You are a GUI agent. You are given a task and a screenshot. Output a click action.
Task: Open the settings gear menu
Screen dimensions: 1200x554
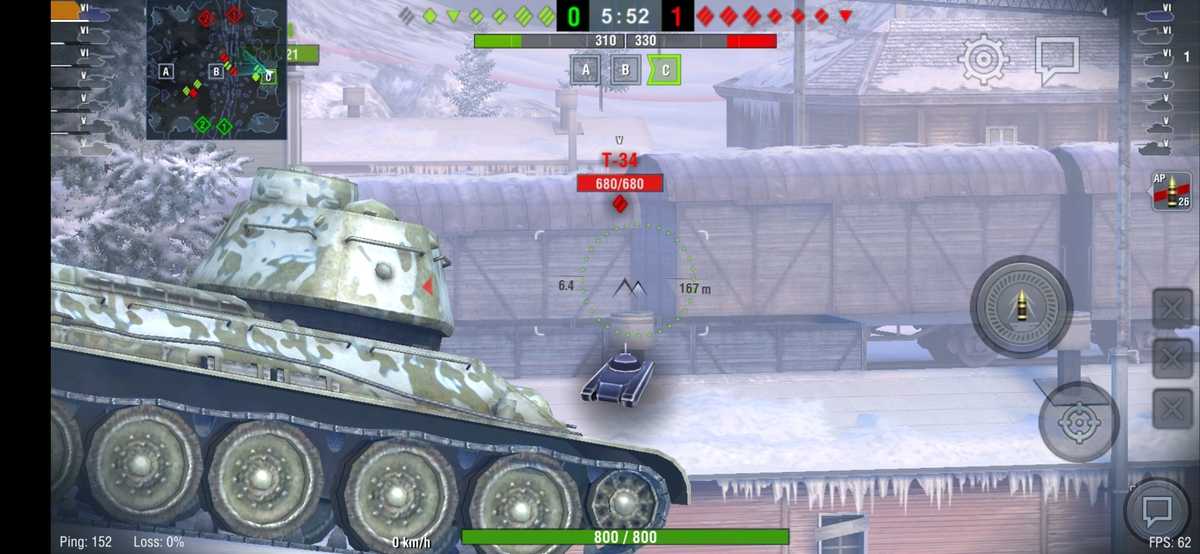point(983,60)
